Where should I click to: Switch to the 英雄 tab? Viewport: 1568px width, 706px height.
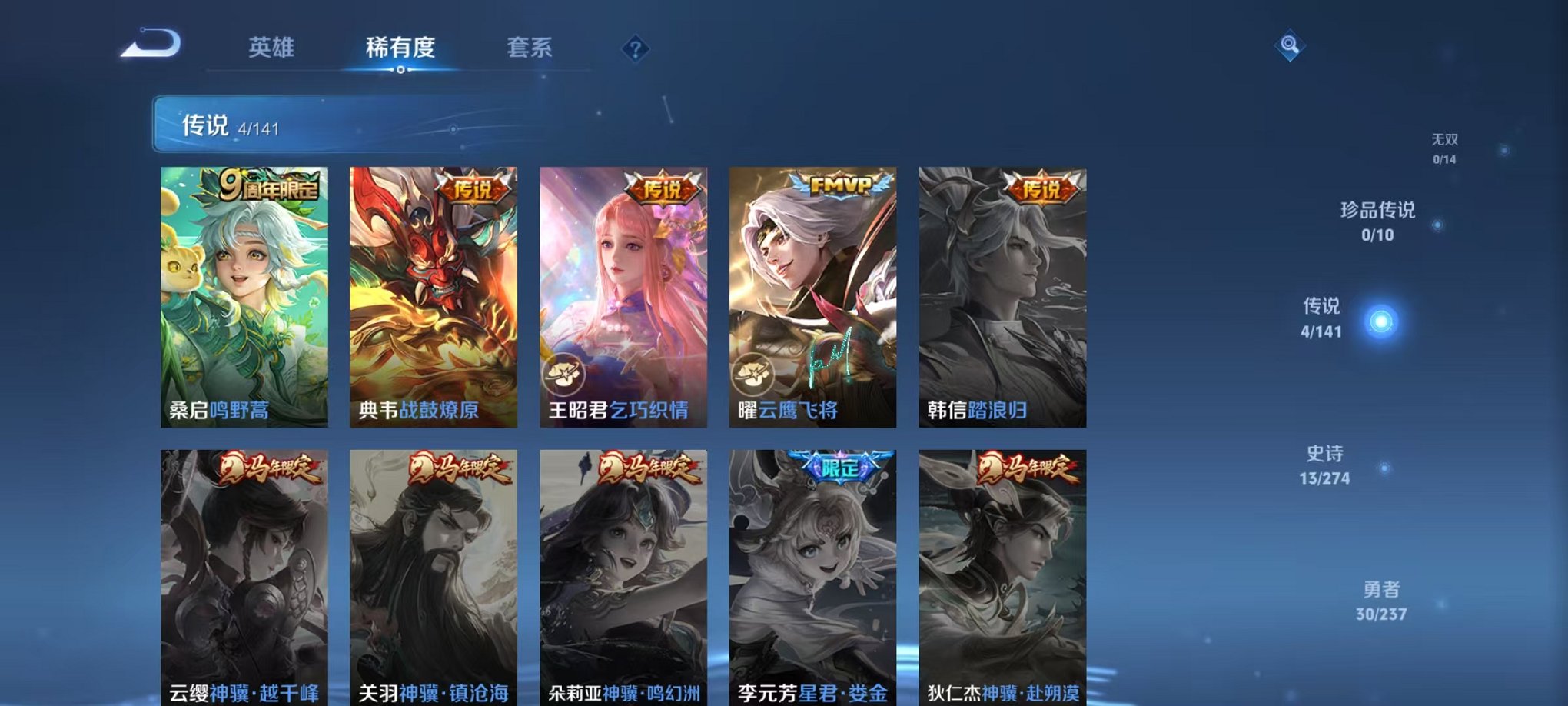[271, 48]
